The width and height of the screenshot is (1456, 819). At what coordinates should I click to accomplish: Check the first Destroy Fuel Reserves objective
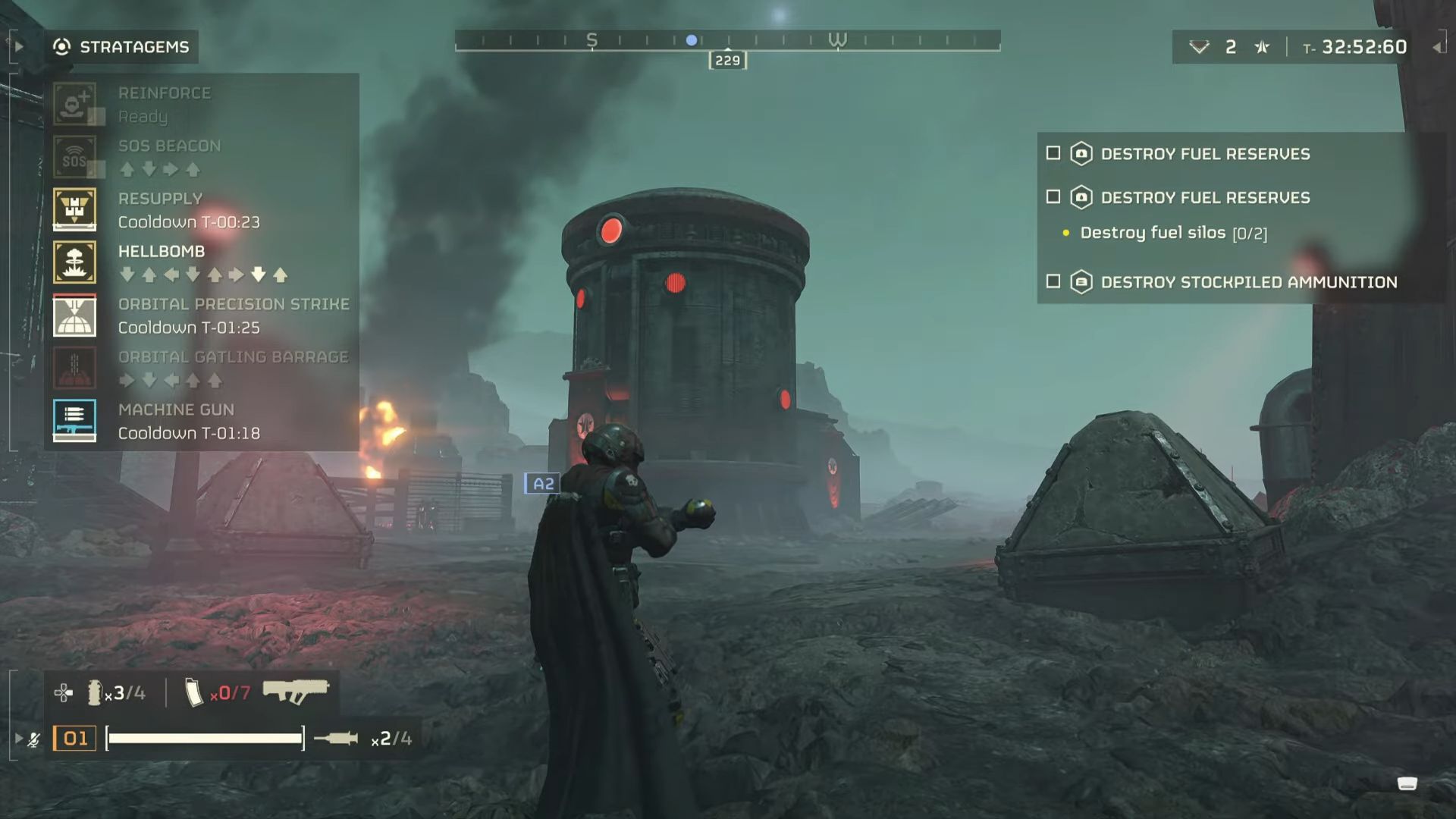tap(1053, 153)
